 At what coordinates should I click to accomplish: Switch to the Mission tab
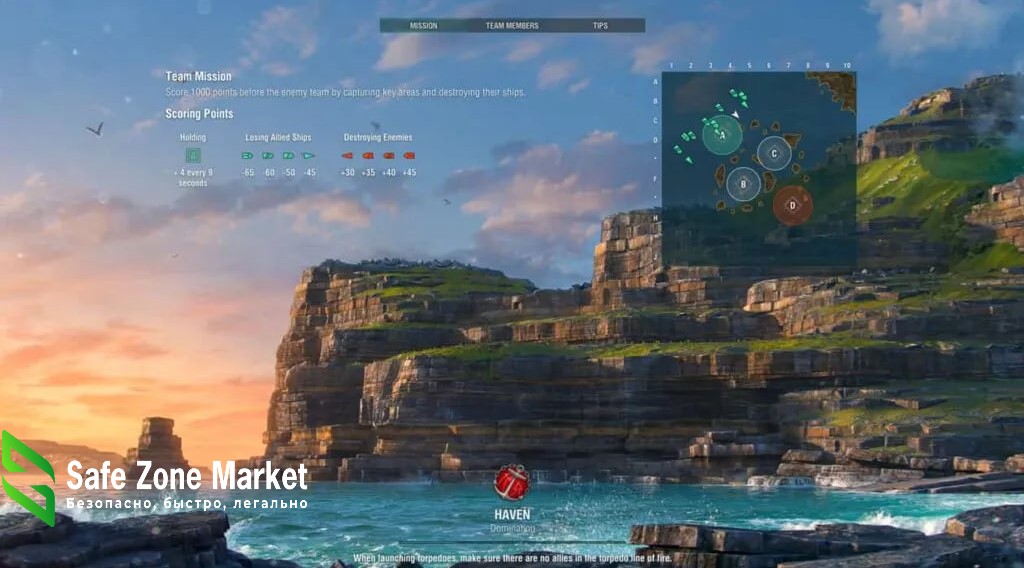coord(423,26)
